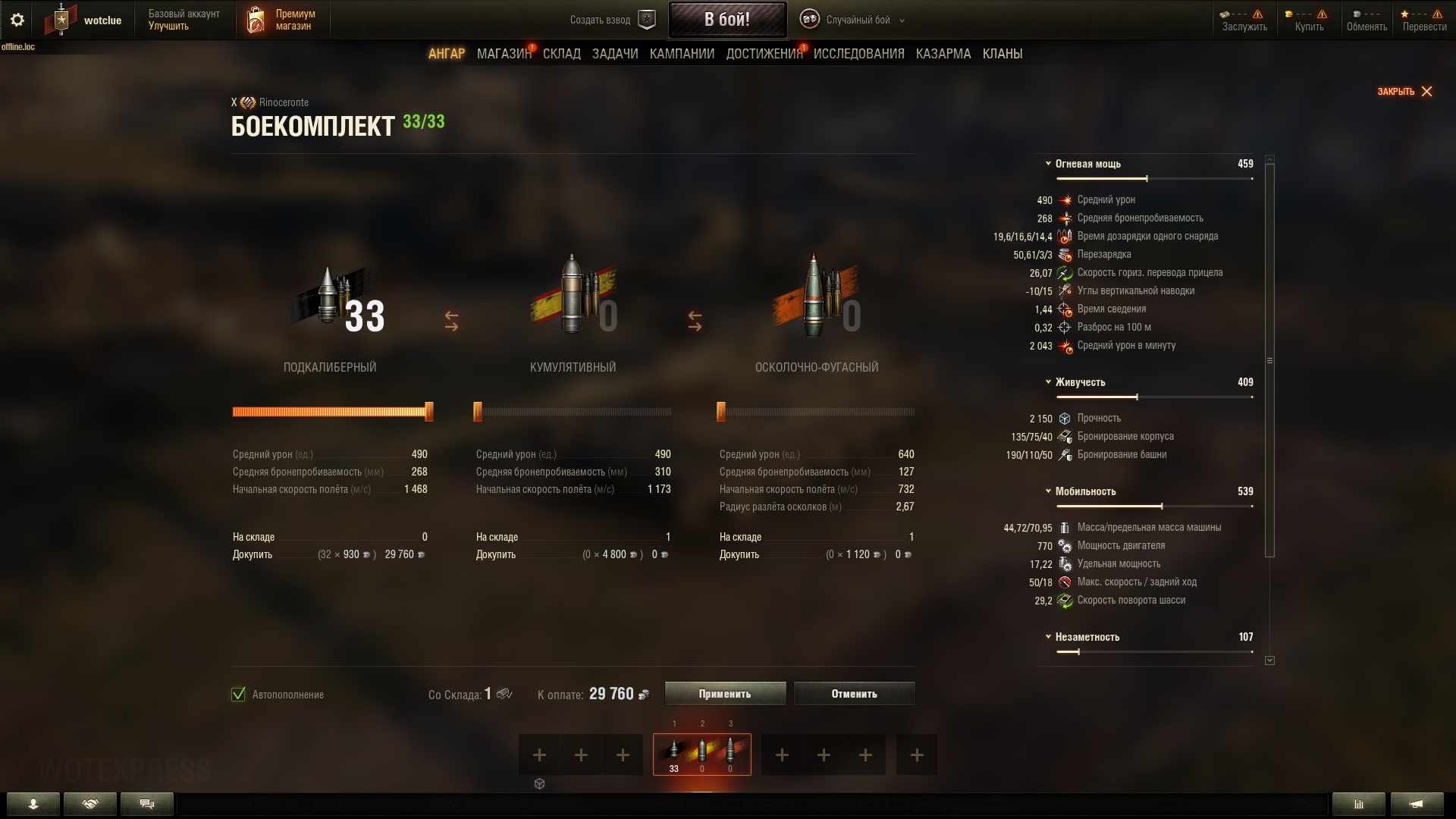The image size is (1456, 819).
Task: Open the КЛАНЫ tab
Action: [x=1002, y=54]
